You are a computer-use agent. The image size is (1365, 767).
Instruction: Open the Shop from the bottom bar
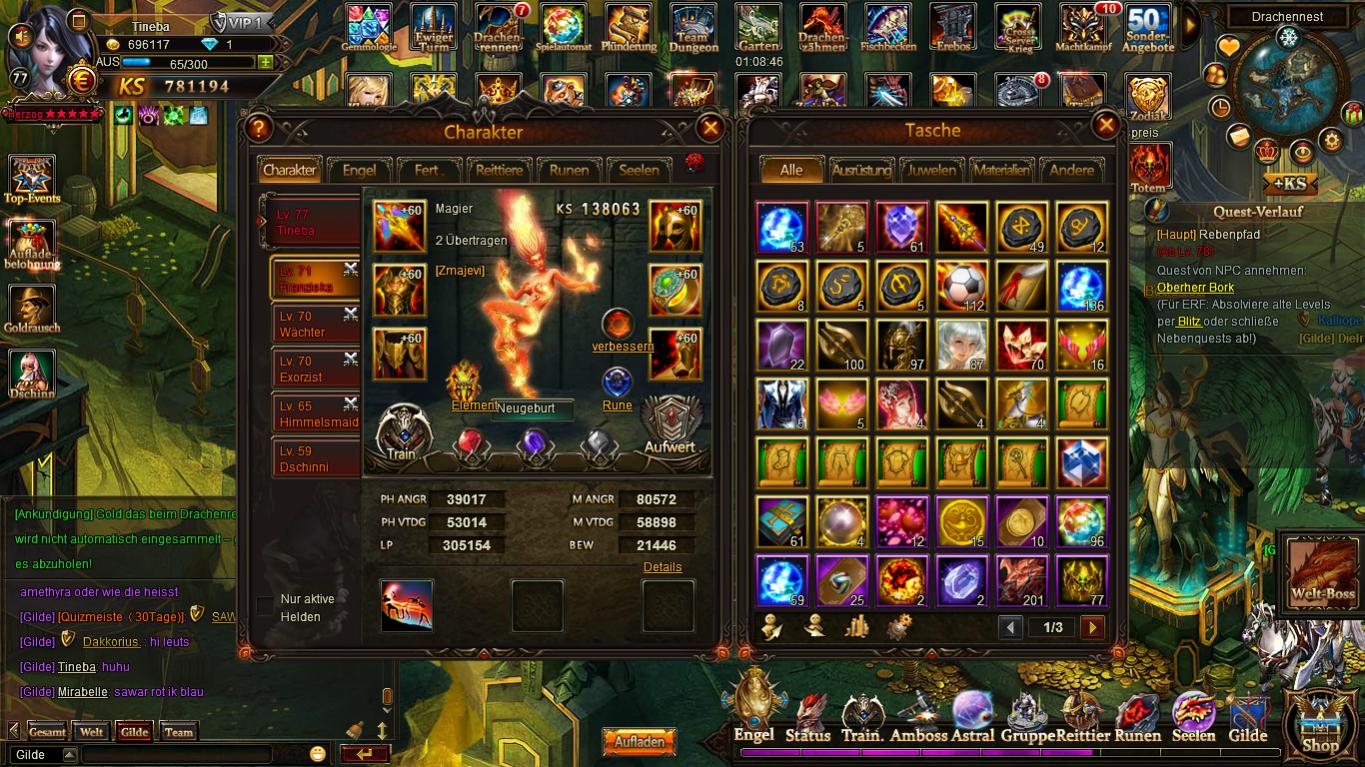[1320, 722]
